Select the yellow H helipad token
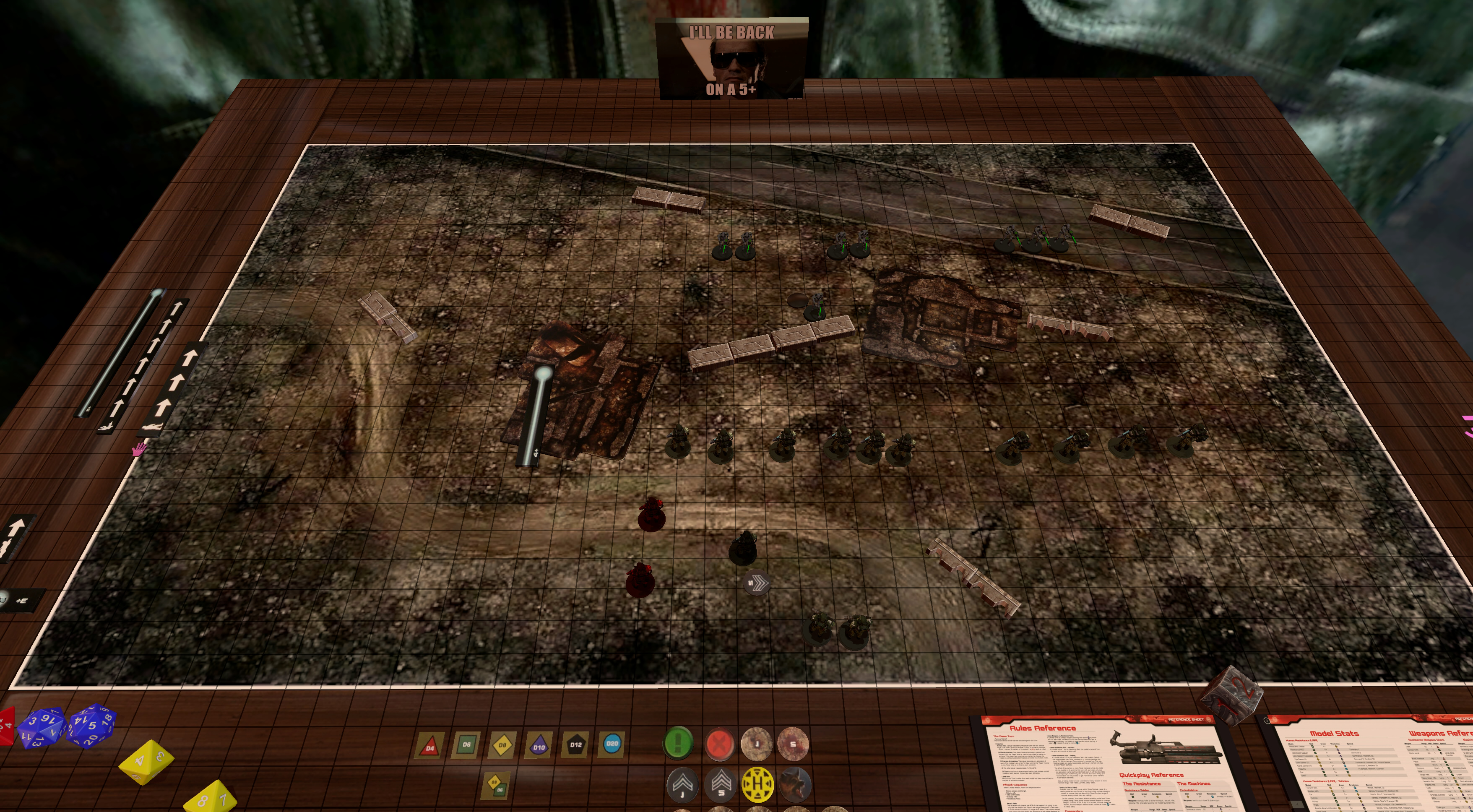This screenshot has width=1473, height=812. click(x=757, y=783)
